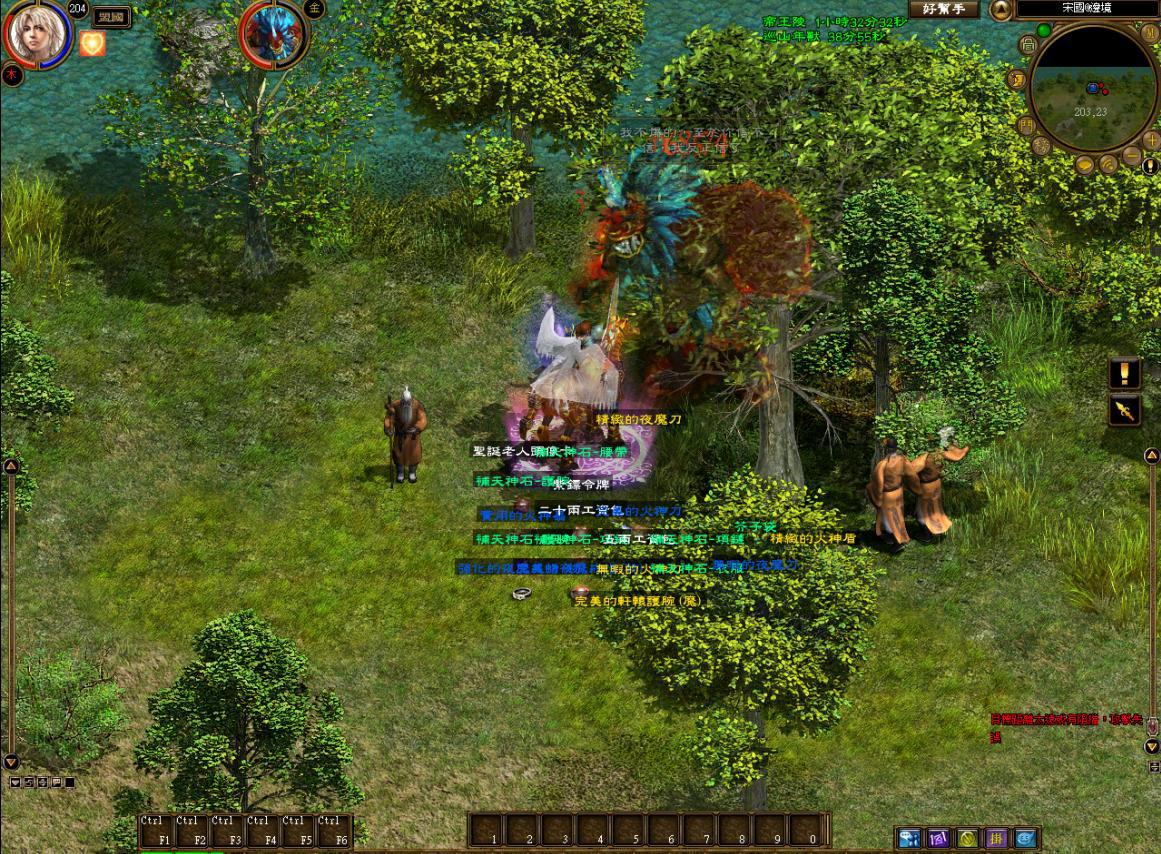
Task: Click chat log scroll-up arrow on left
Action: point(11,466)
